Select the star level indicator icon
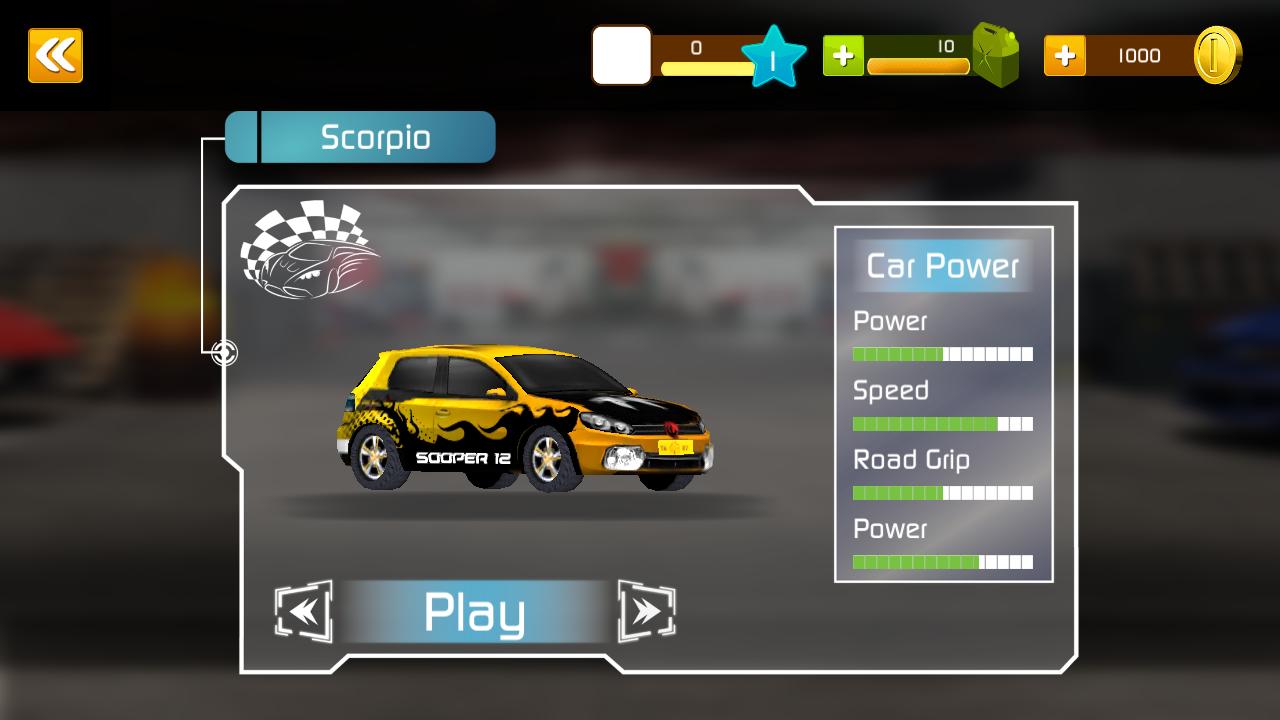Image resolution: width=1280 pixels, height=720 pixels. 770,56
